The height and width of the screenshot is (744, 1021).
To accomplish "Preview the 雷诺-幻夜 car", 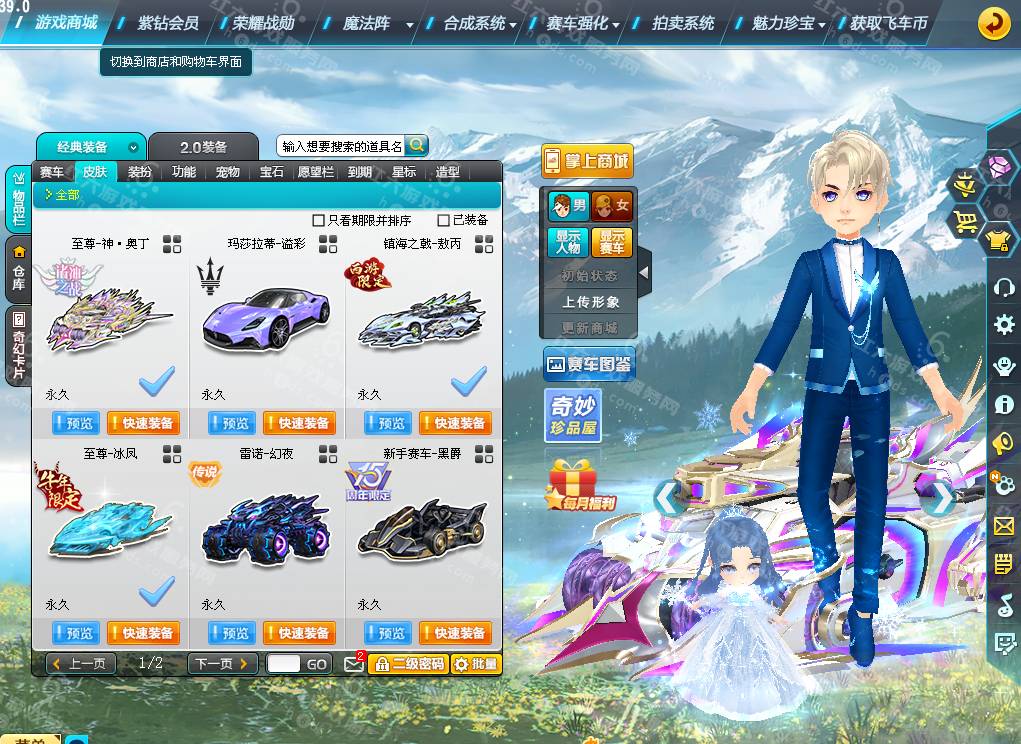I will pyautogui.click(x=232, y=633).
